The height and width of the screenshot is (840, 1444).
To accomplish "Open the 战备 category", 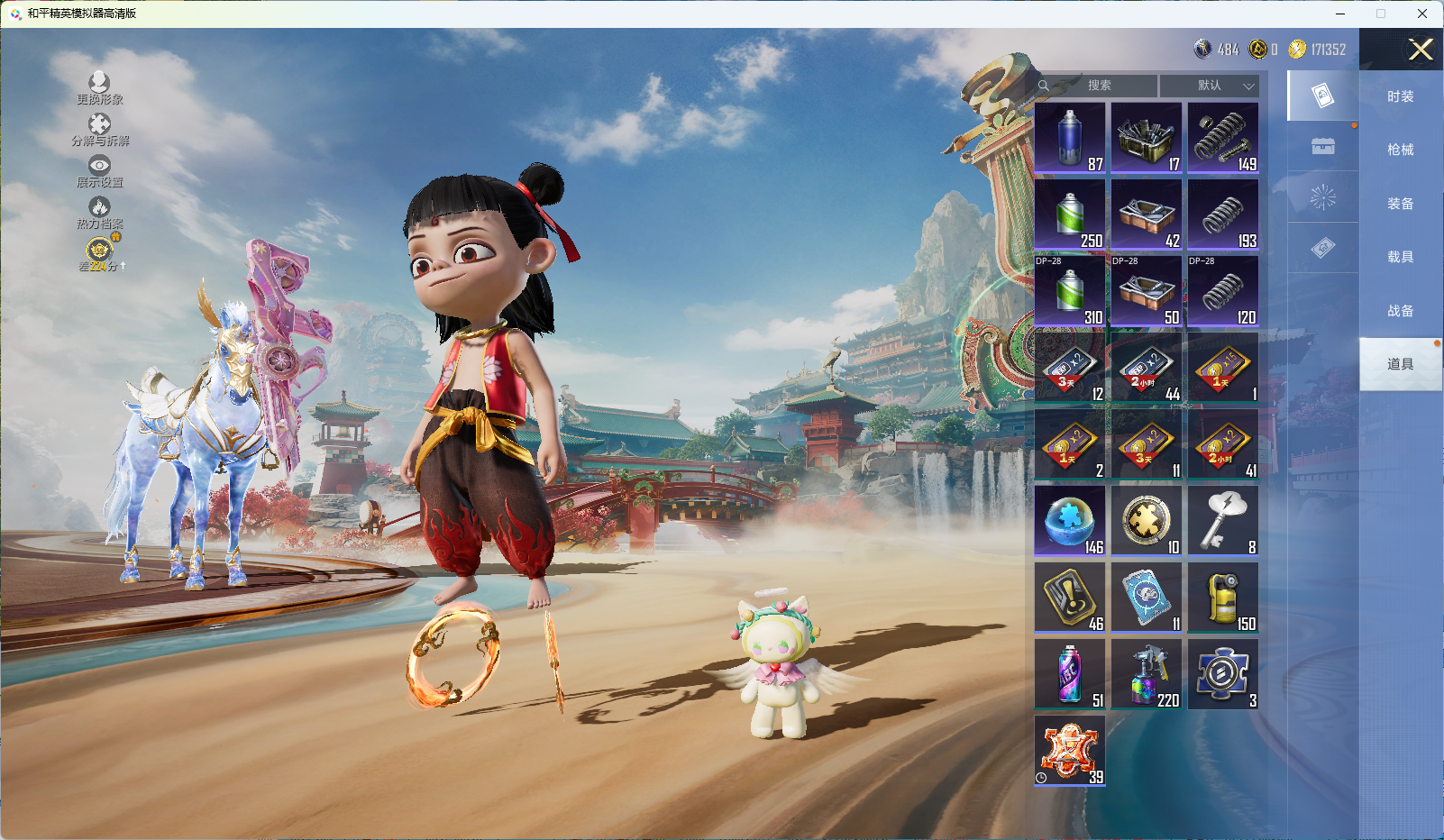I will pyautogui.click(x=1400, y=311).
